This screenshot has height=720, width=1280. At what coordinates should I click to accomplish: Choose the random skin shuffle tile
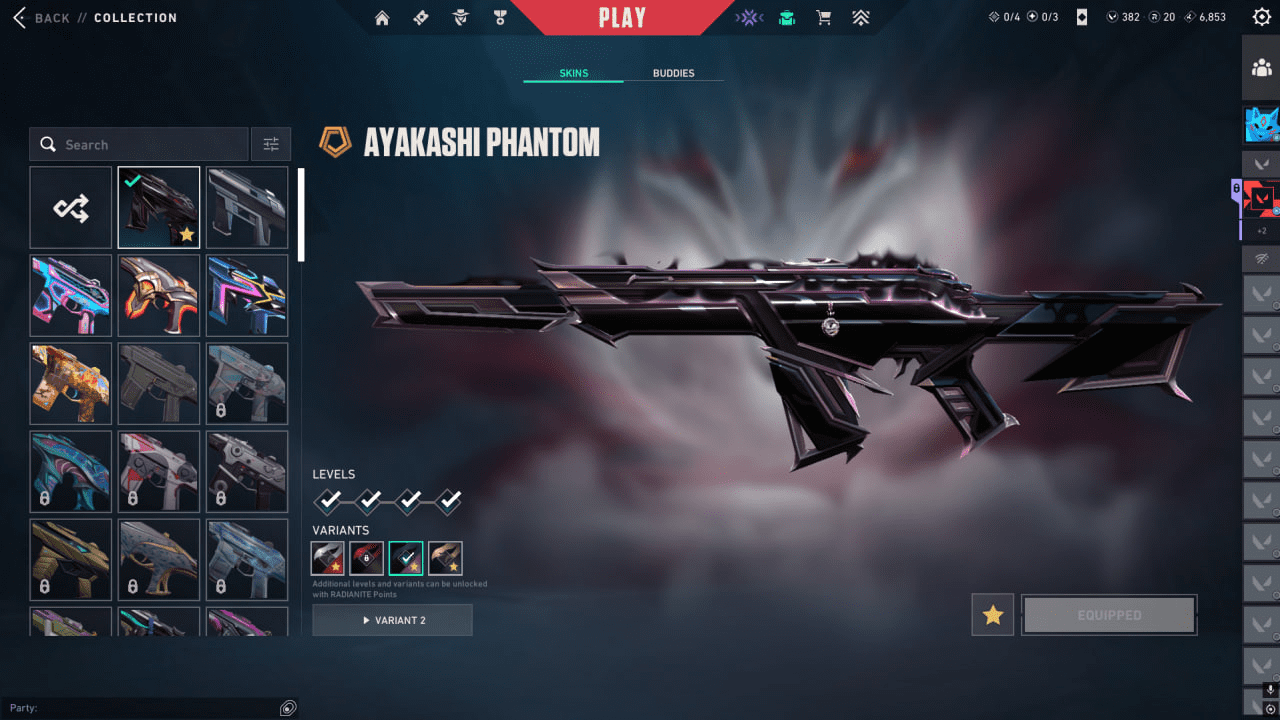click(71, 208)
